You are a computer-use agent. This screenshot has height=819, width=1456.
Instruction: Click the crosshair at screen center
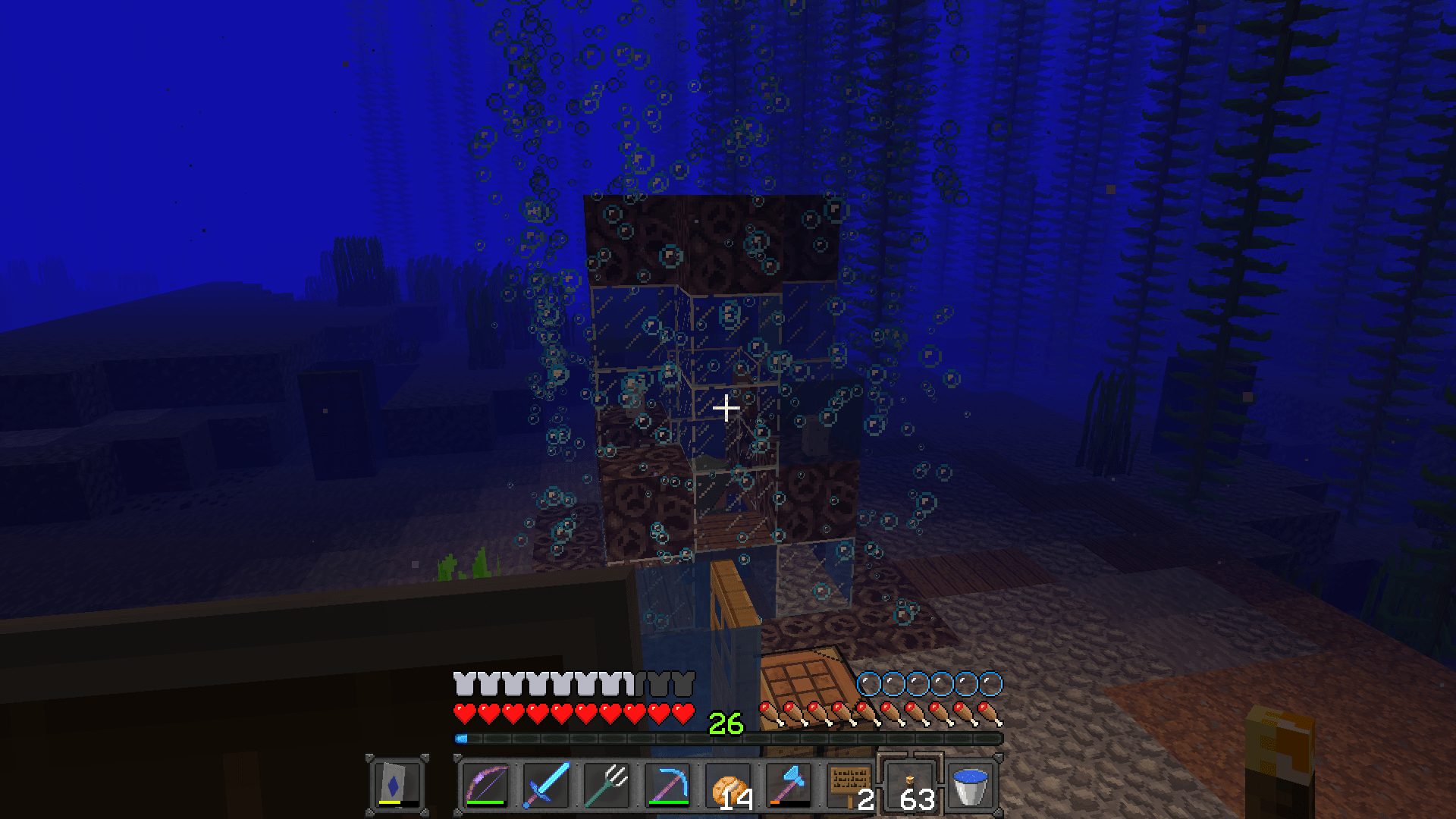726,407
